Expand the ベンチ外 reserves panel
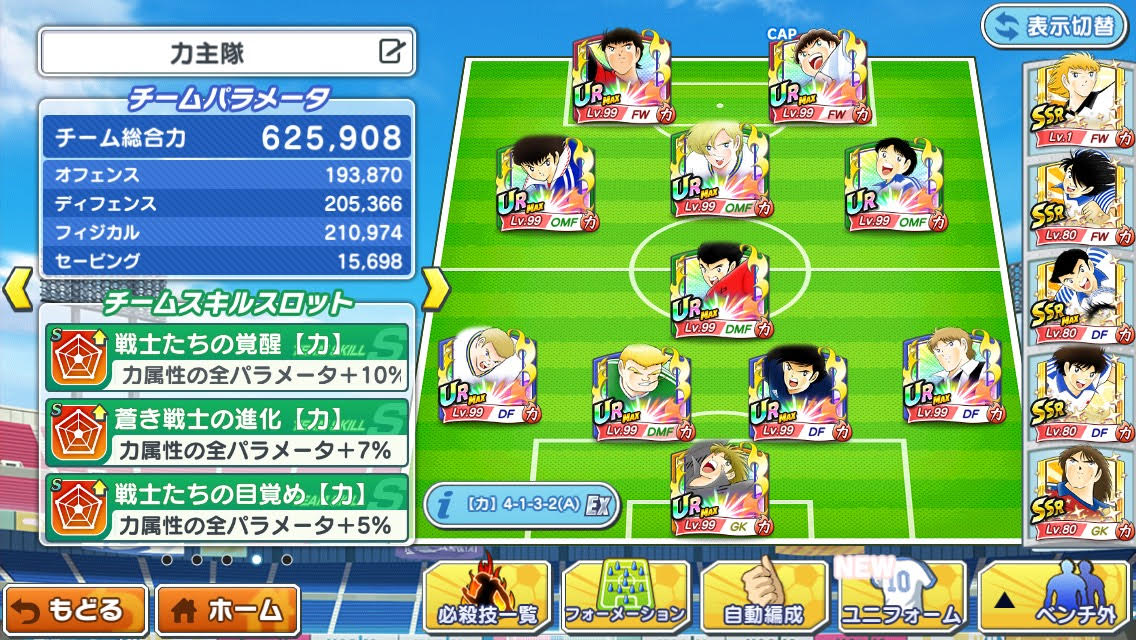 coord(1053,597)
